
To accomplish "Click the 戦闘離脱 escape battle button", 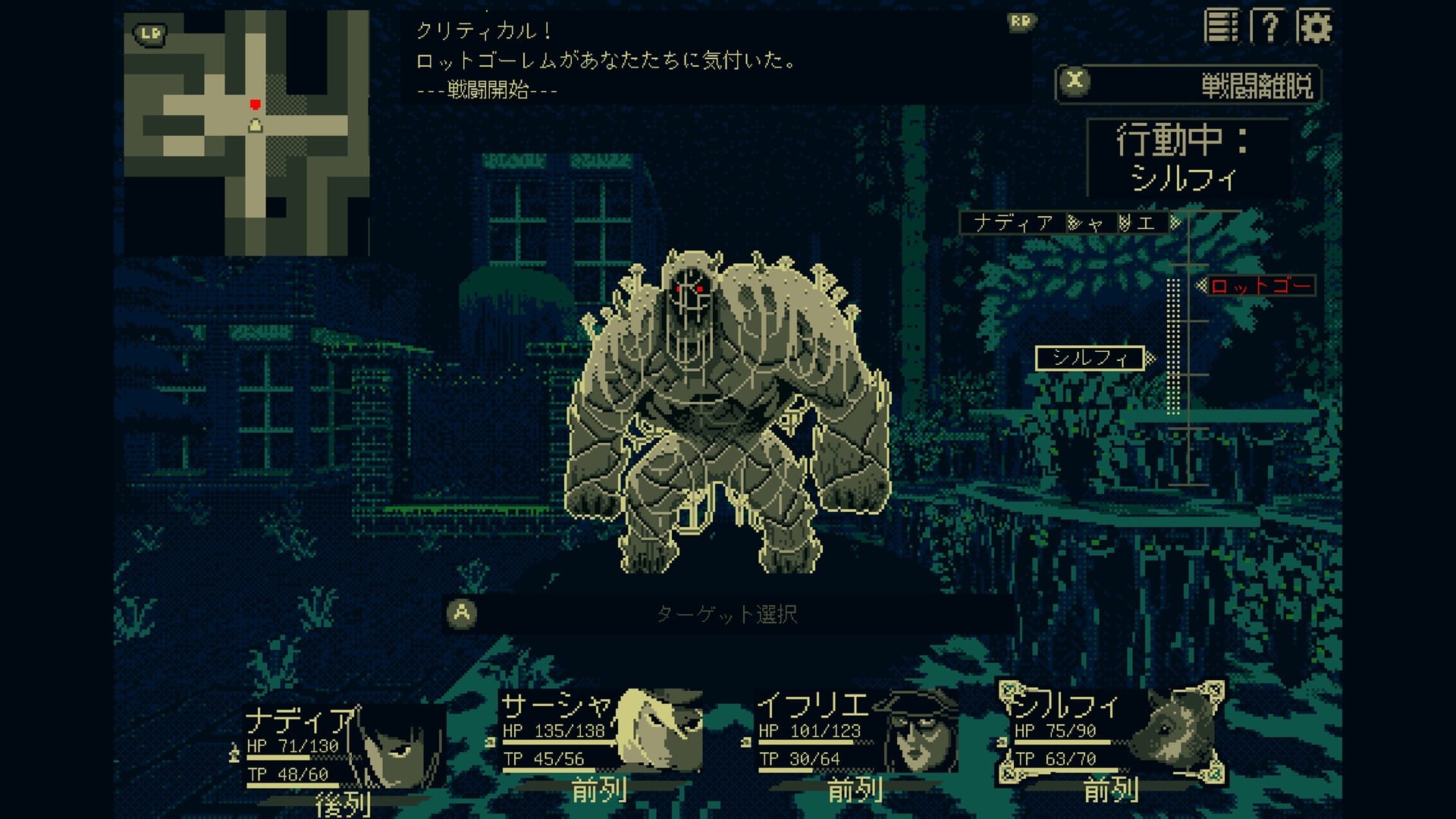I will [1188, 84].
